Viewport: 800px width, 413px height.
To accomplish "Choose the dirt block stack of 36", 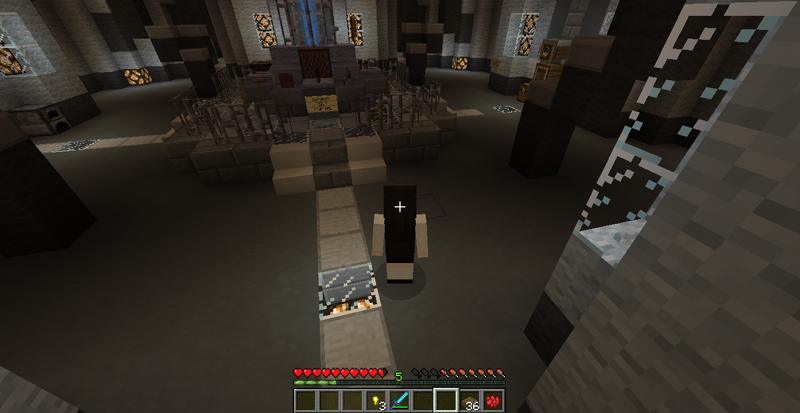I will click(x=469, y=400).
